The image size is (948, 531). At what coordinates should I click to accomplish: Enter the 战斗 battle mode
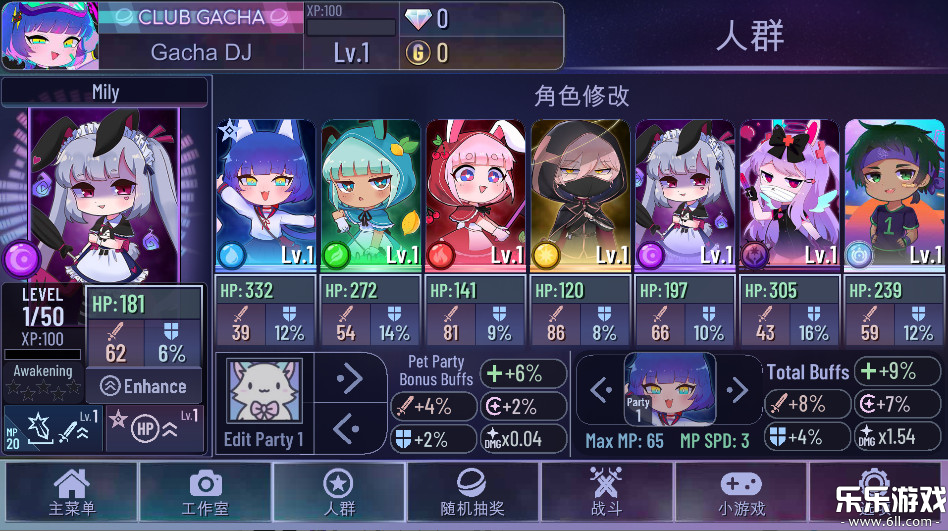pos(607,493)
